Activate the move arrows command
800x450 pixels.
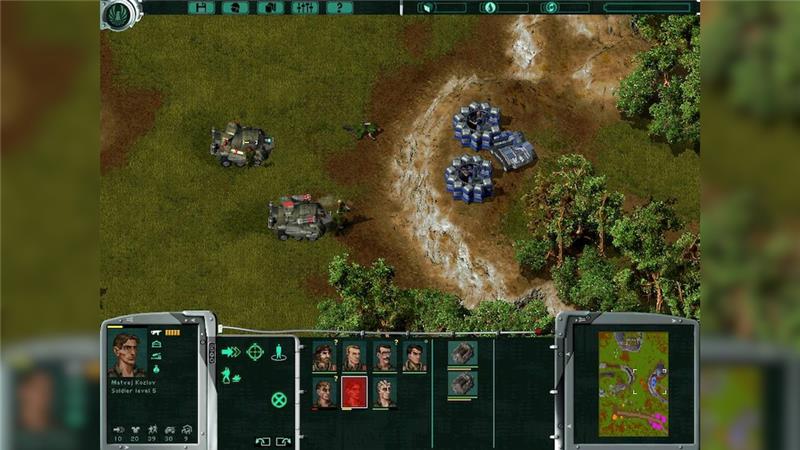pos(231,351)
